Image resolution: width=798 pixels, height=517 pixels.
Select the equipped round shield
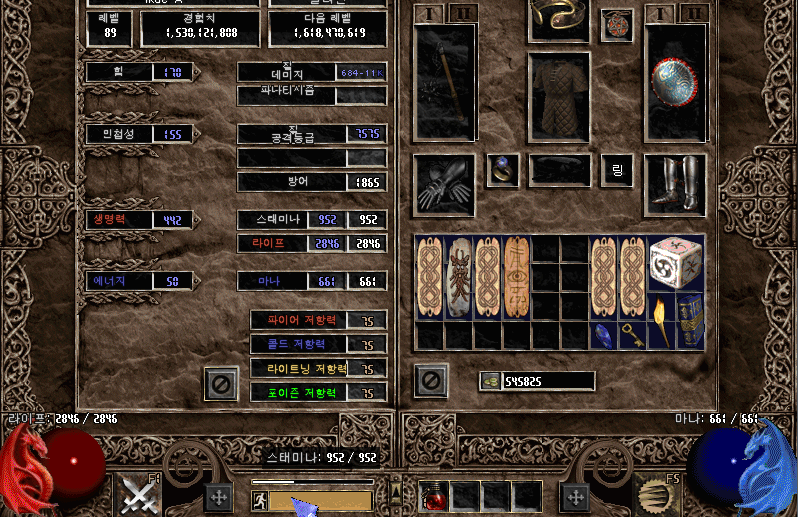(676, 83)
